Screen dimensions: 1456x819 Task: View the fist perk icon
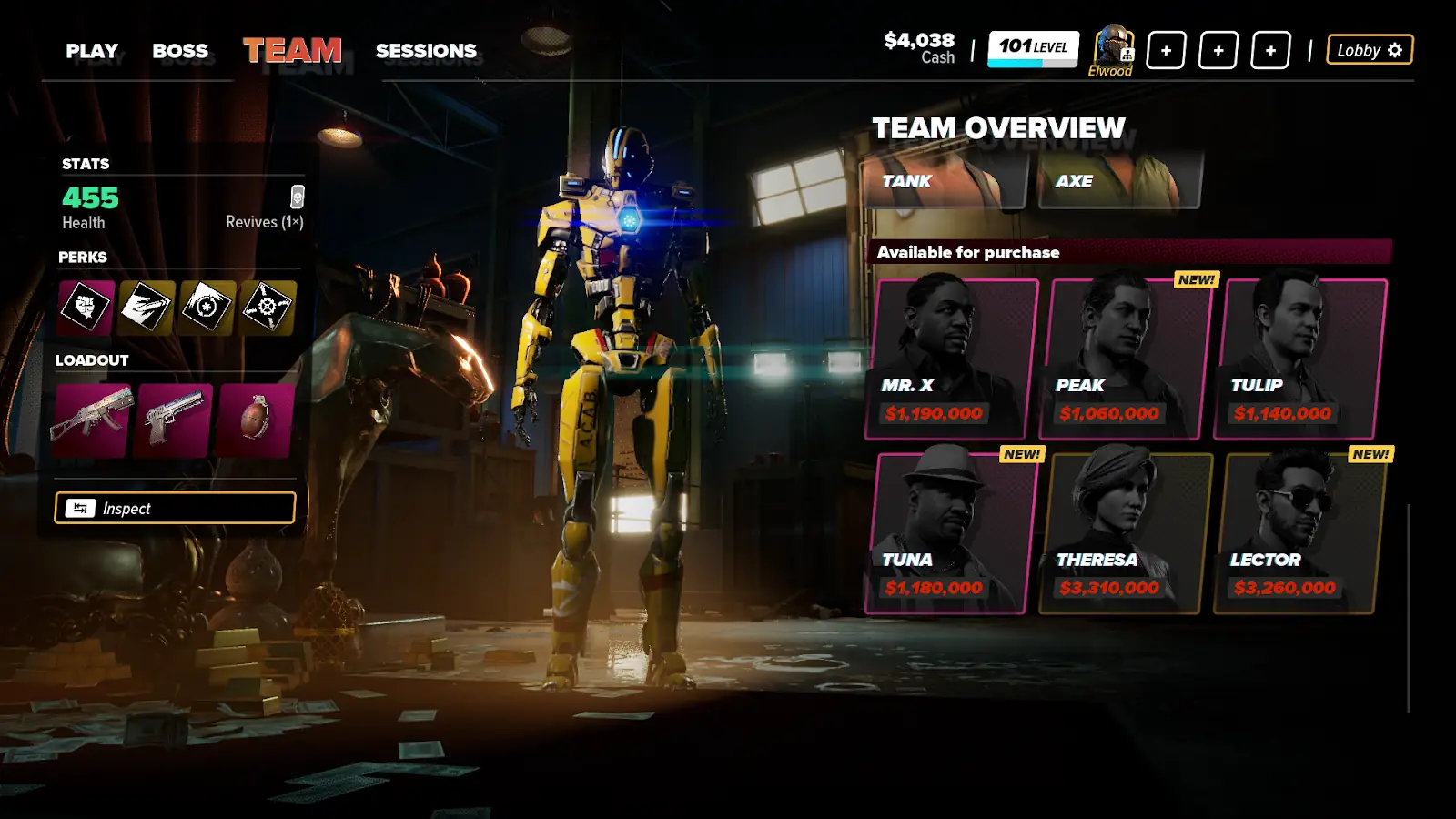(86, 307)
